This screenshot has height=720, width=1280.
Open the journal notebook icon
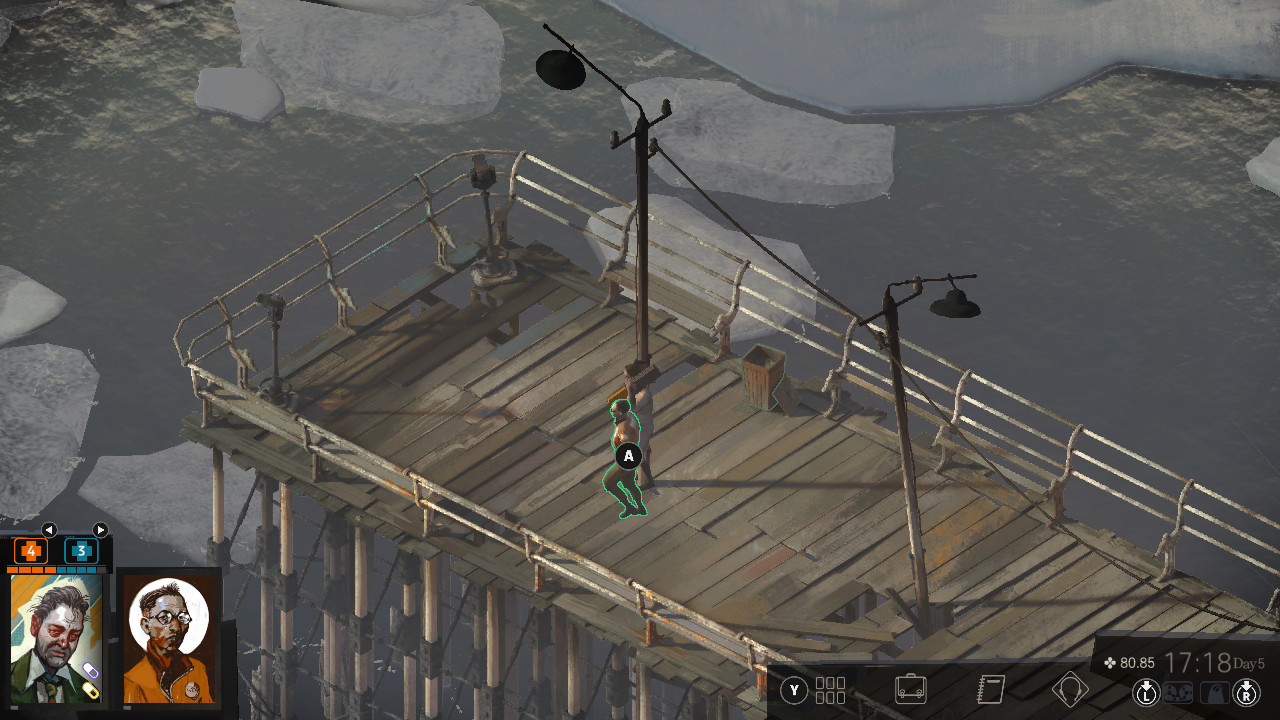click(x=990, y=690)
